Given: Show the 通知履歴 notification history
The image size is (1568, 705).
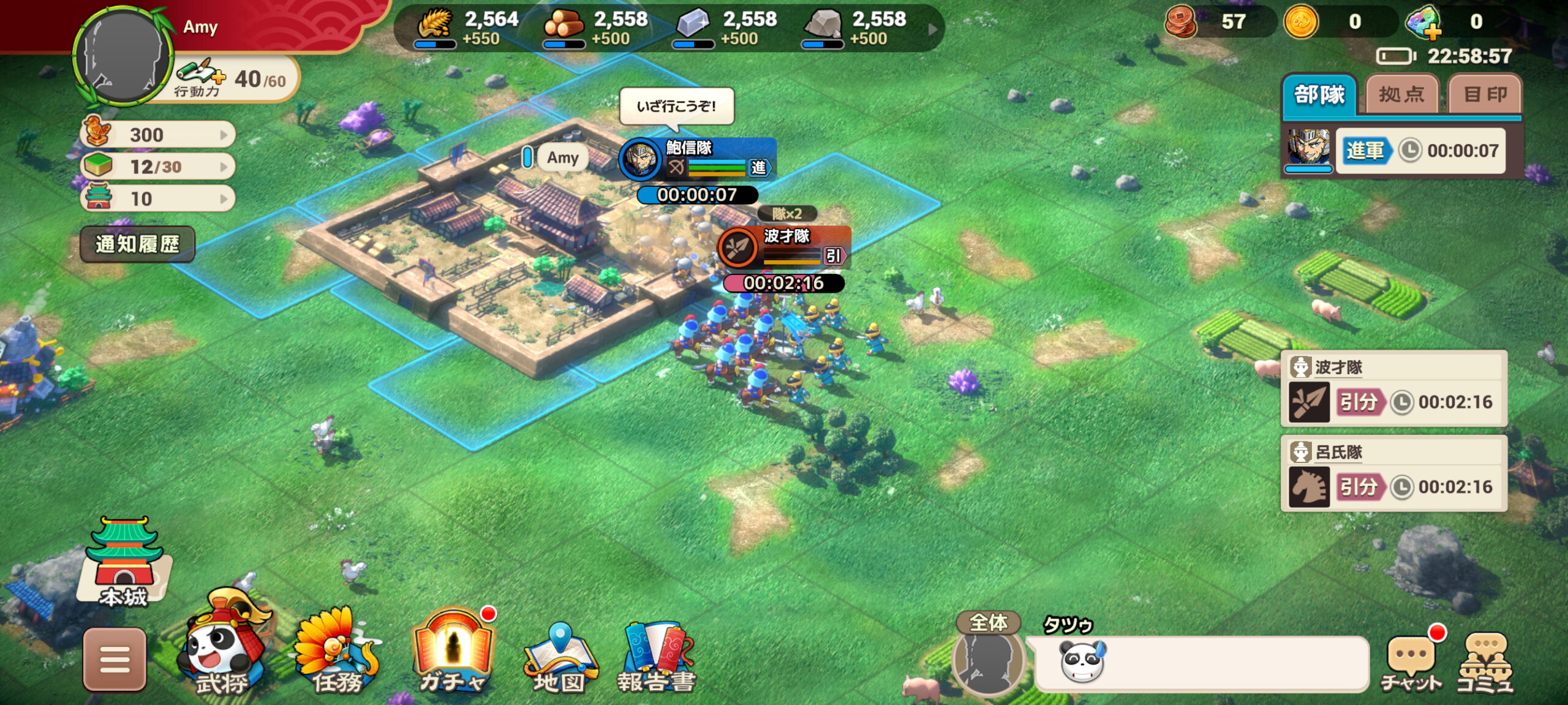Looking at the screenshot, I should pos(137,244).
